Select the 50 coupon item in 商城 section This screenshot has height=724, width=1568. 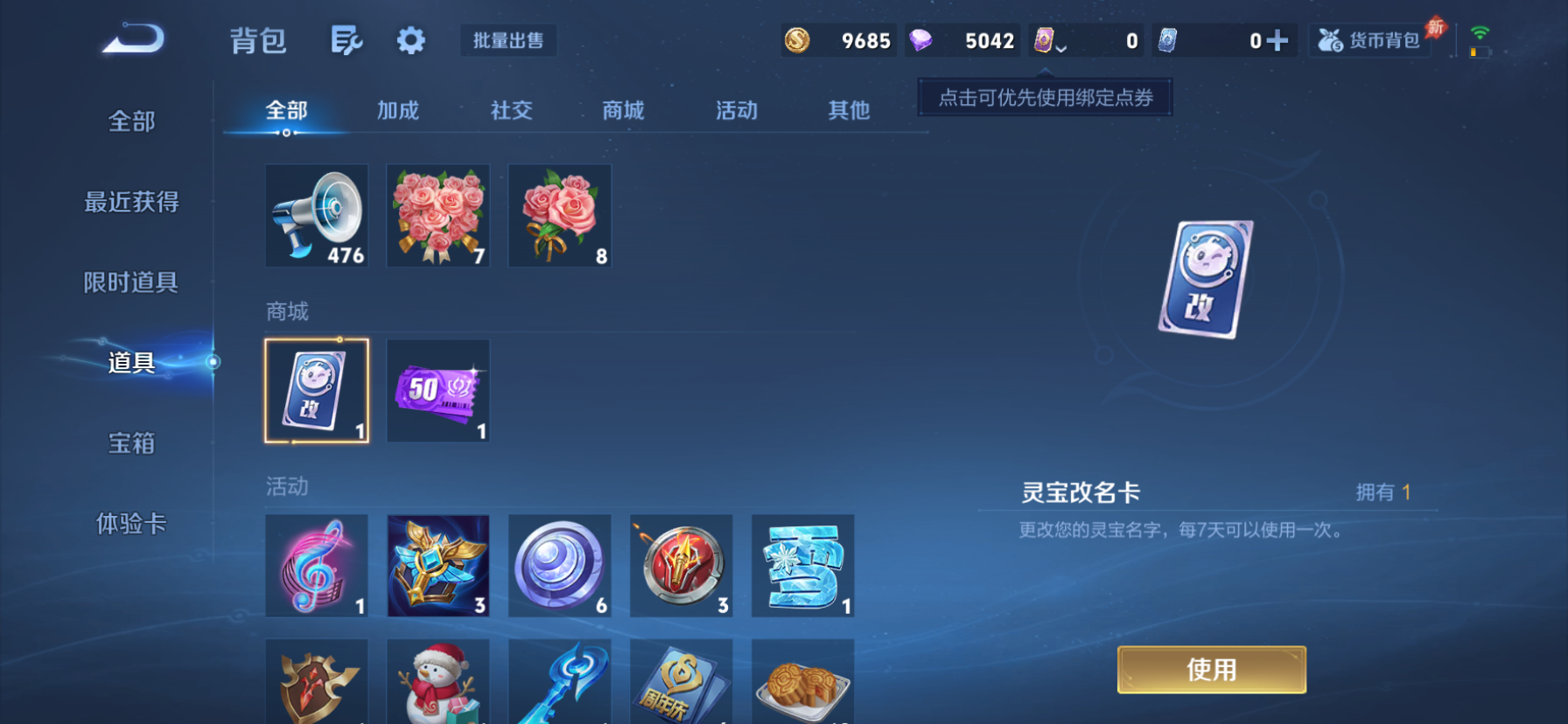coord(437,391)
